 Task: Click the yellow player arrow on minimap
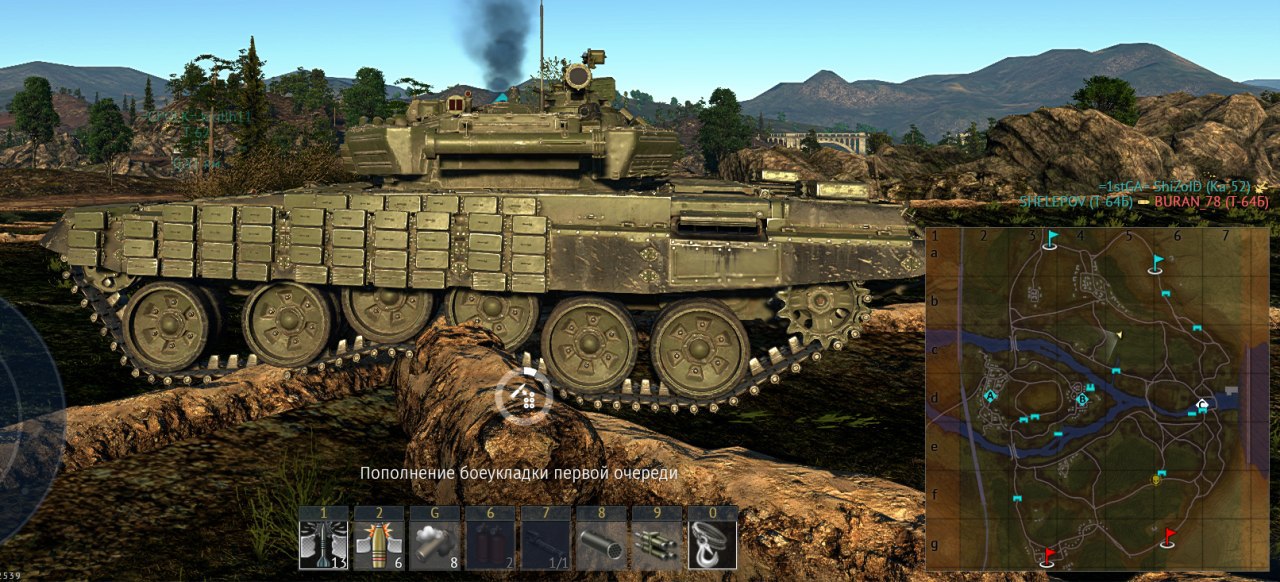[x=1119, y=334]
